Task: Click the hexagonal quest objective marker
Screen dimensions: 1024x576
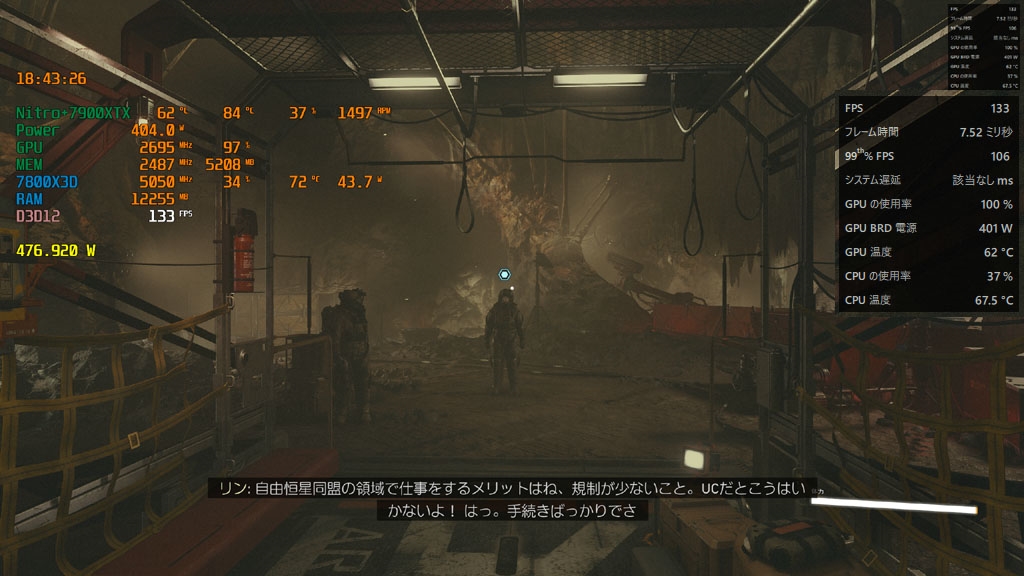Action: click(505, 274)
